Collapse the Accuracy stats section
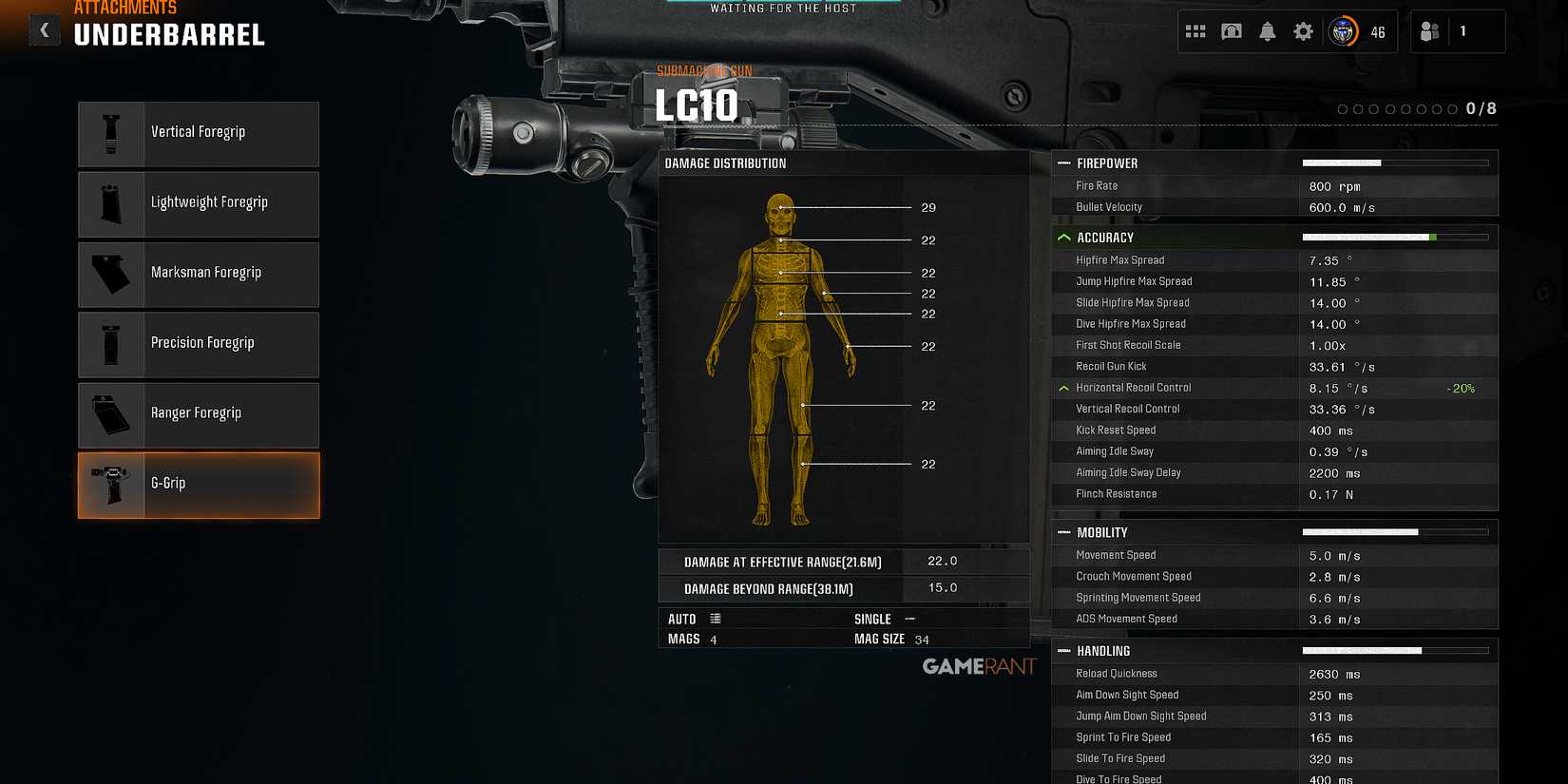The image size is (1568, 784). click(1062, 237)
